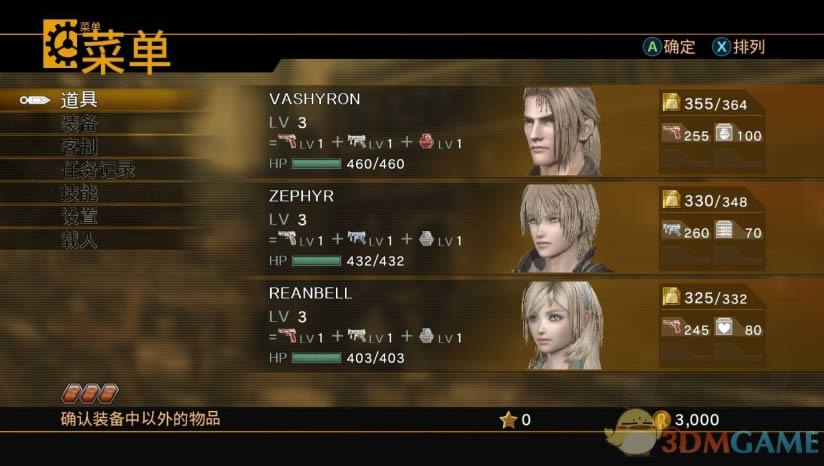Select 载入 (Load) from the menu
This screenshot has height=466, width=824.
coord(80,240)
